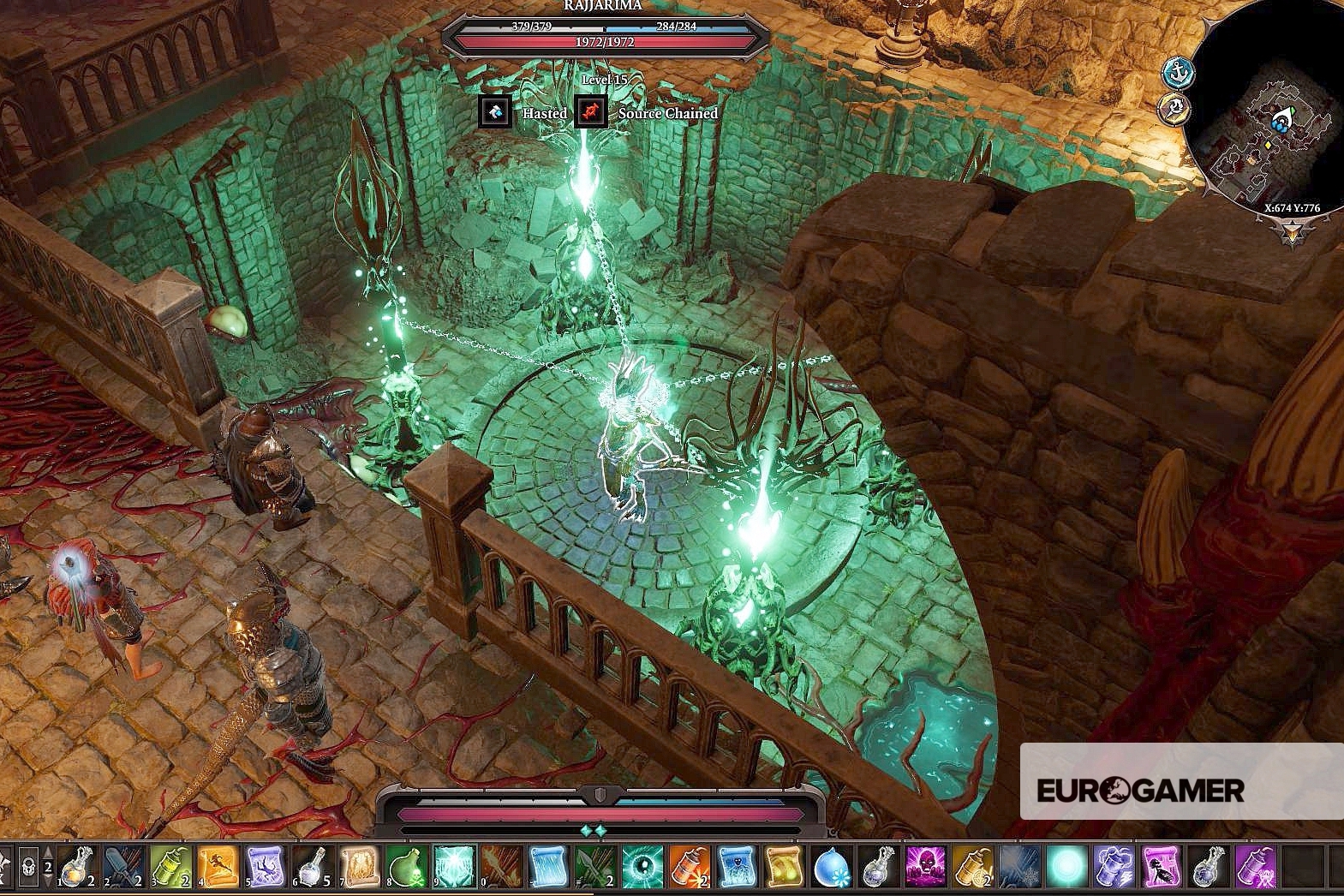Use the pink silhouette scroll on hotbar
Viewport: 1344px width, 896px height.
(x=1162, y=867)
